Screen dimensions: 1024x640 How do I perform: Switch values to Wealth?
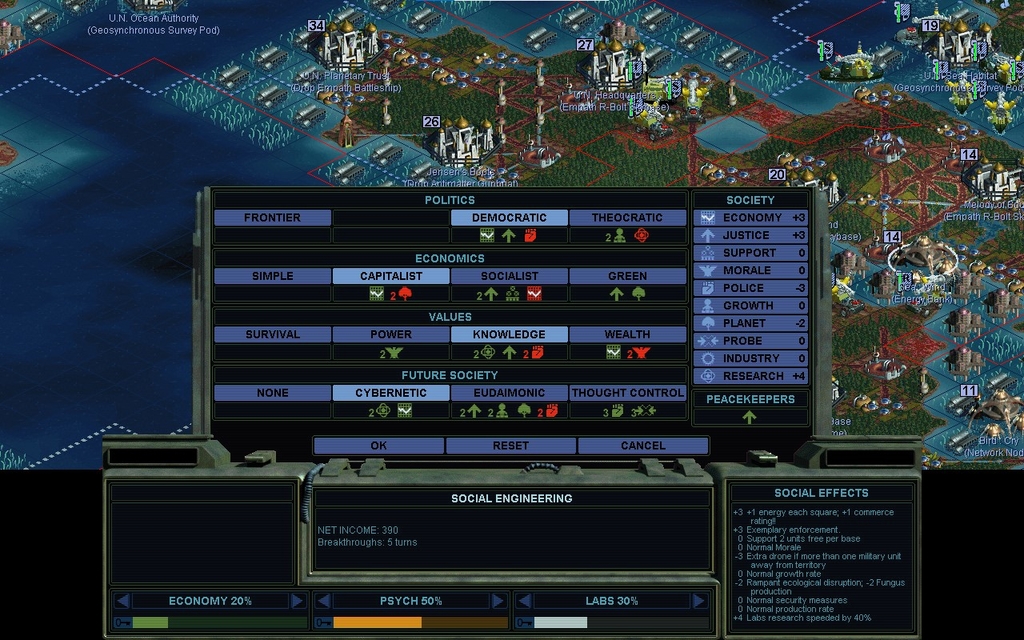pyautogui.click(x=627, y=334)
